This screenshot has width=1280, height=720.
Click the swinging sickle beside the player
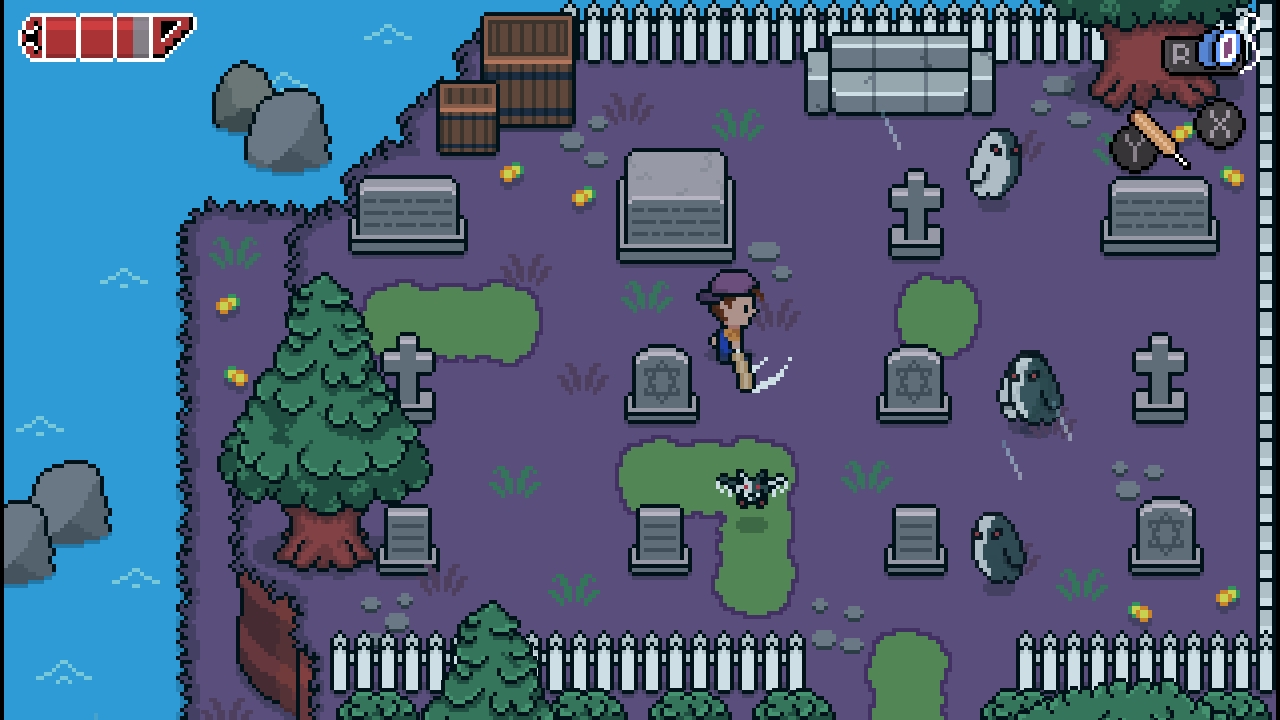coord(772,372)
